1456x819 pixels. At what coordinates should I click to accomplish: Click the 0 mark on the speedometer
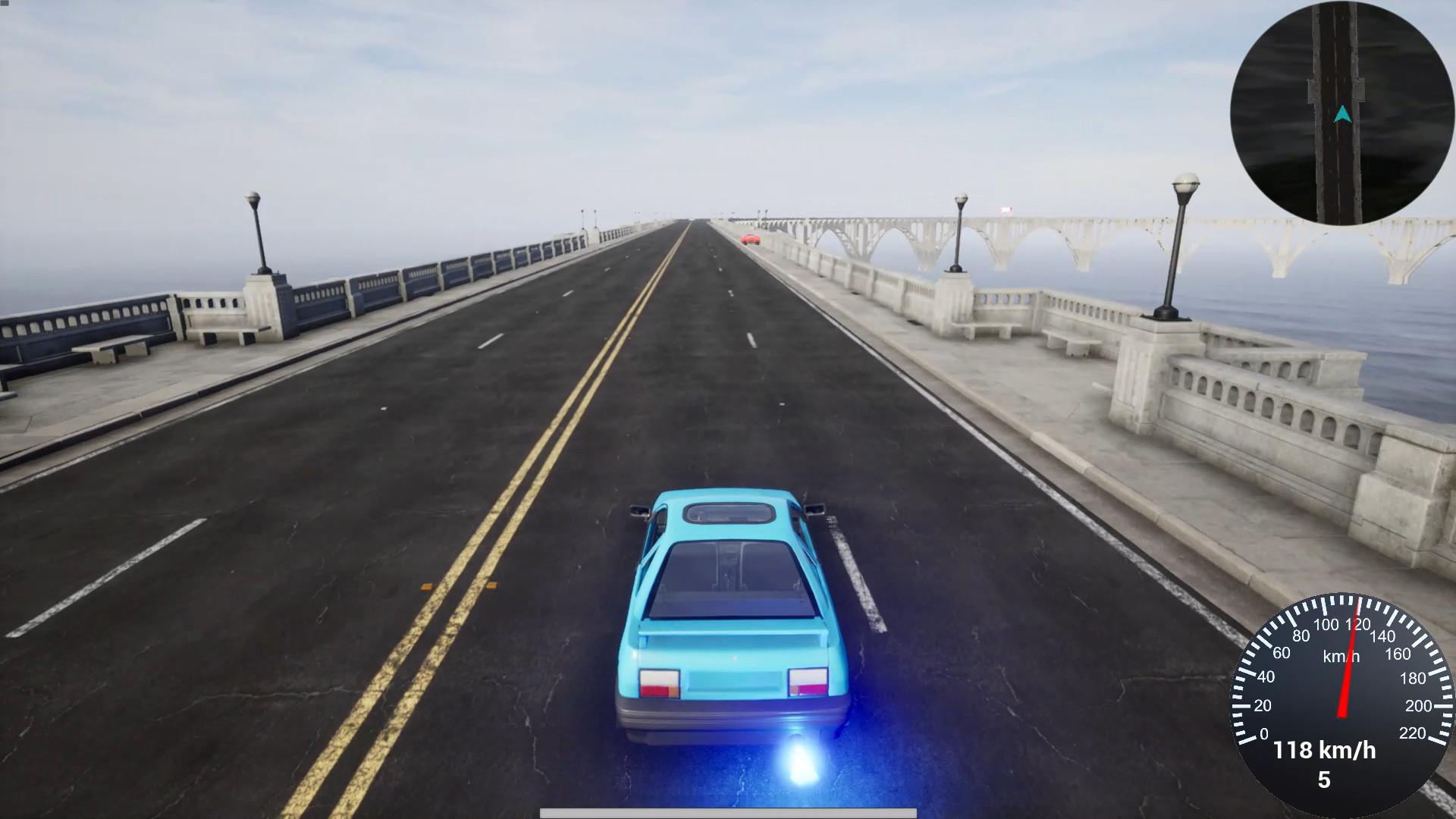pos(1263,733)
